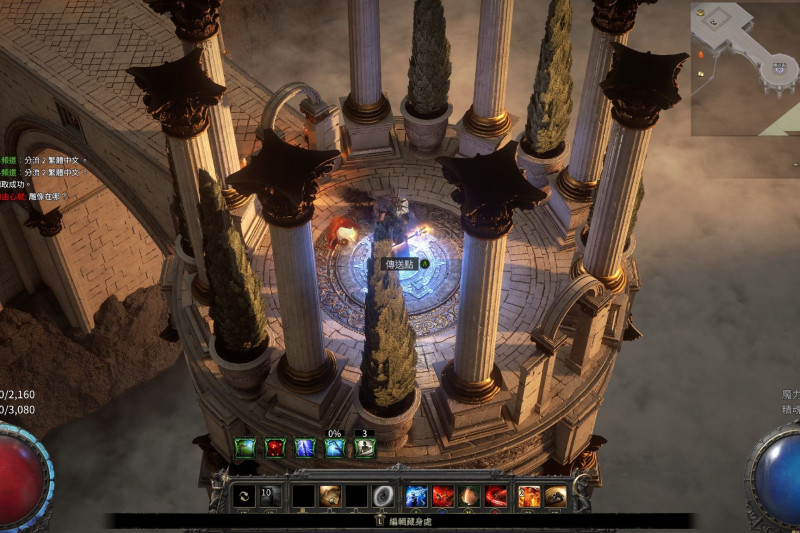Click the buff icon showing 0%

(x=334, y=448)
